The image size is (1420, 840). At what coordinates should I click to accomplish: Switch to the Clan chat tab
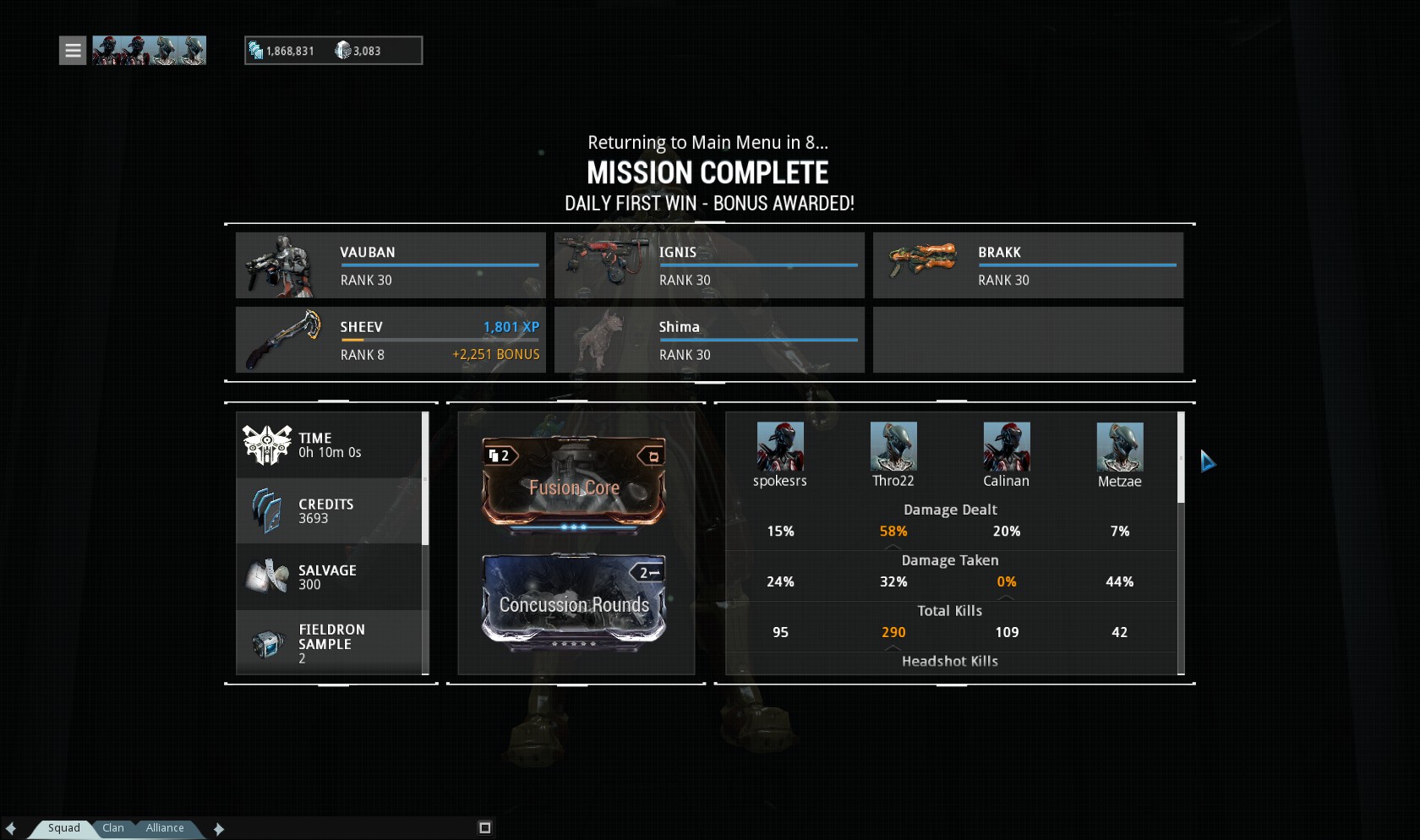coord(113,828)
